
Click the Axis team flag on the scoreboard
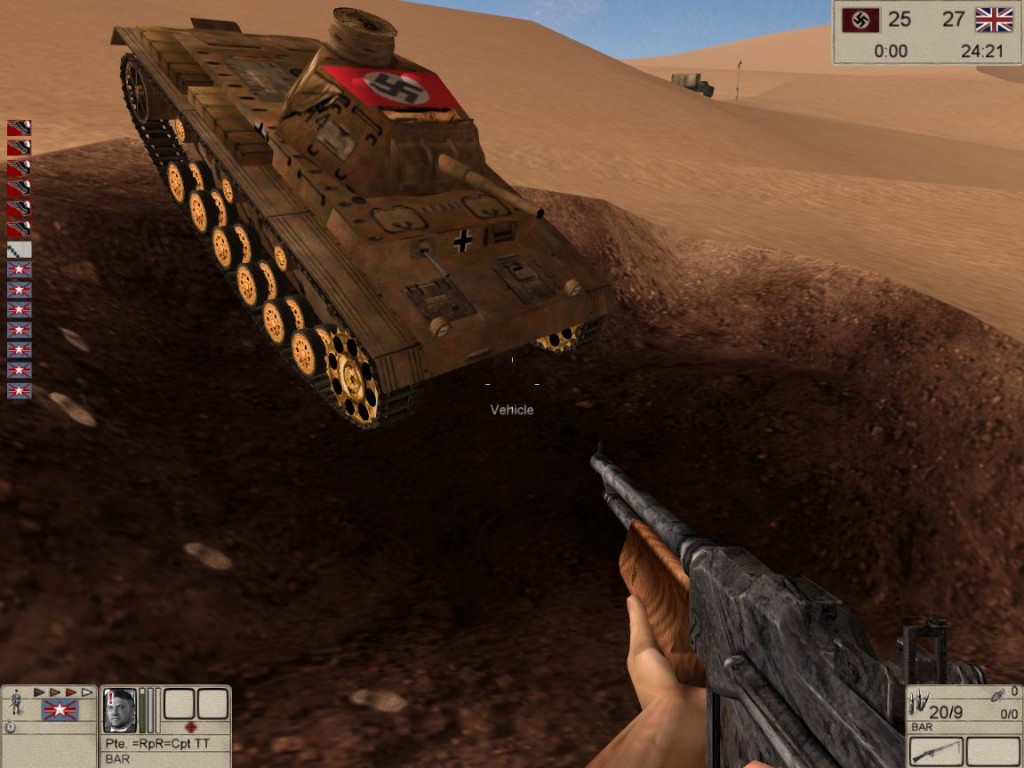pos(861,19)
